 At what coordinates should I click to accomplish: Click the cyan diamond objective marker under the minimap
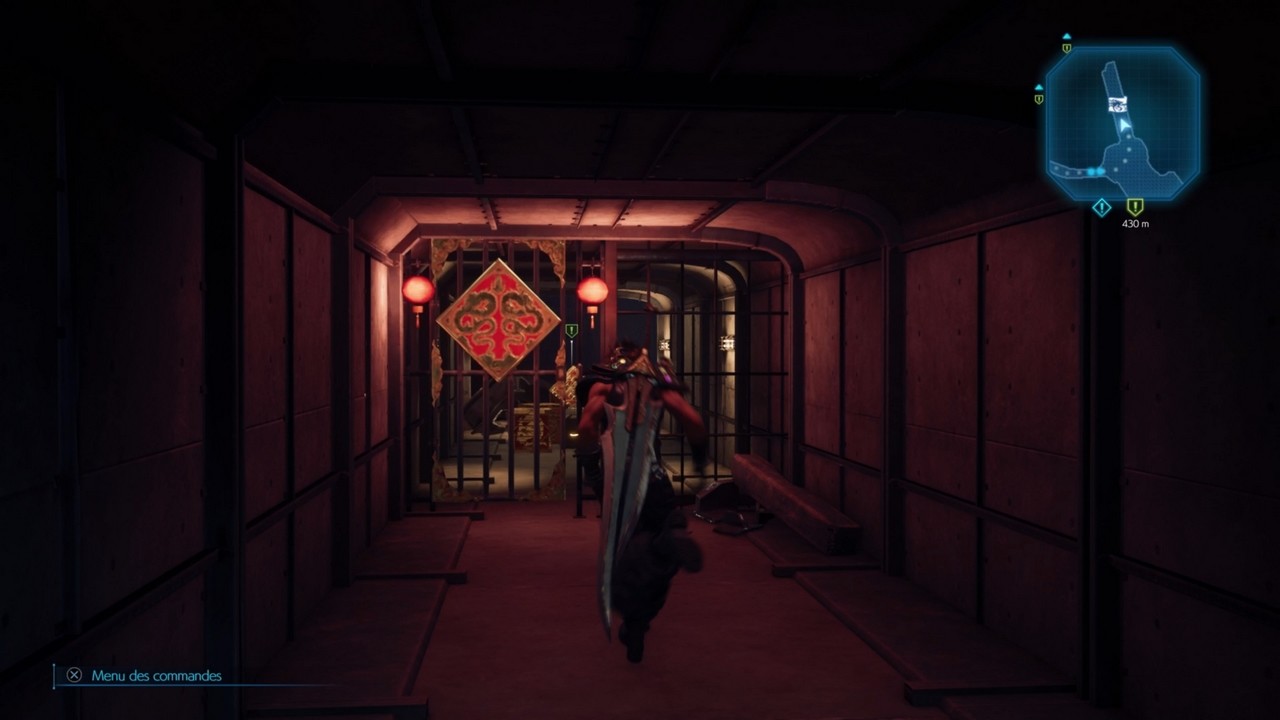click(x=1101, y=206)
